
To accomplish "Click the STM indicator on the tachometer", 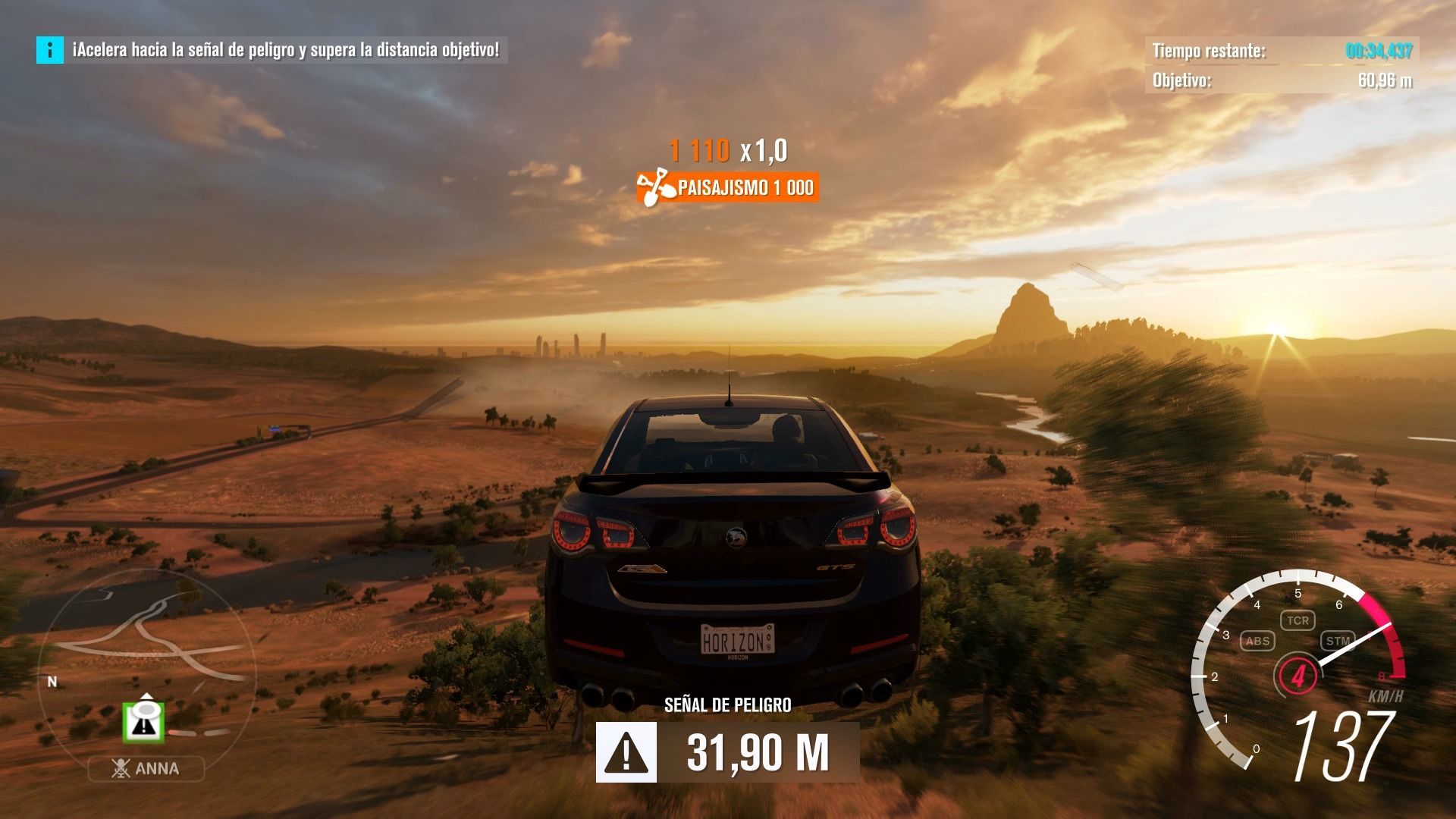I will tap(1337, 641).
